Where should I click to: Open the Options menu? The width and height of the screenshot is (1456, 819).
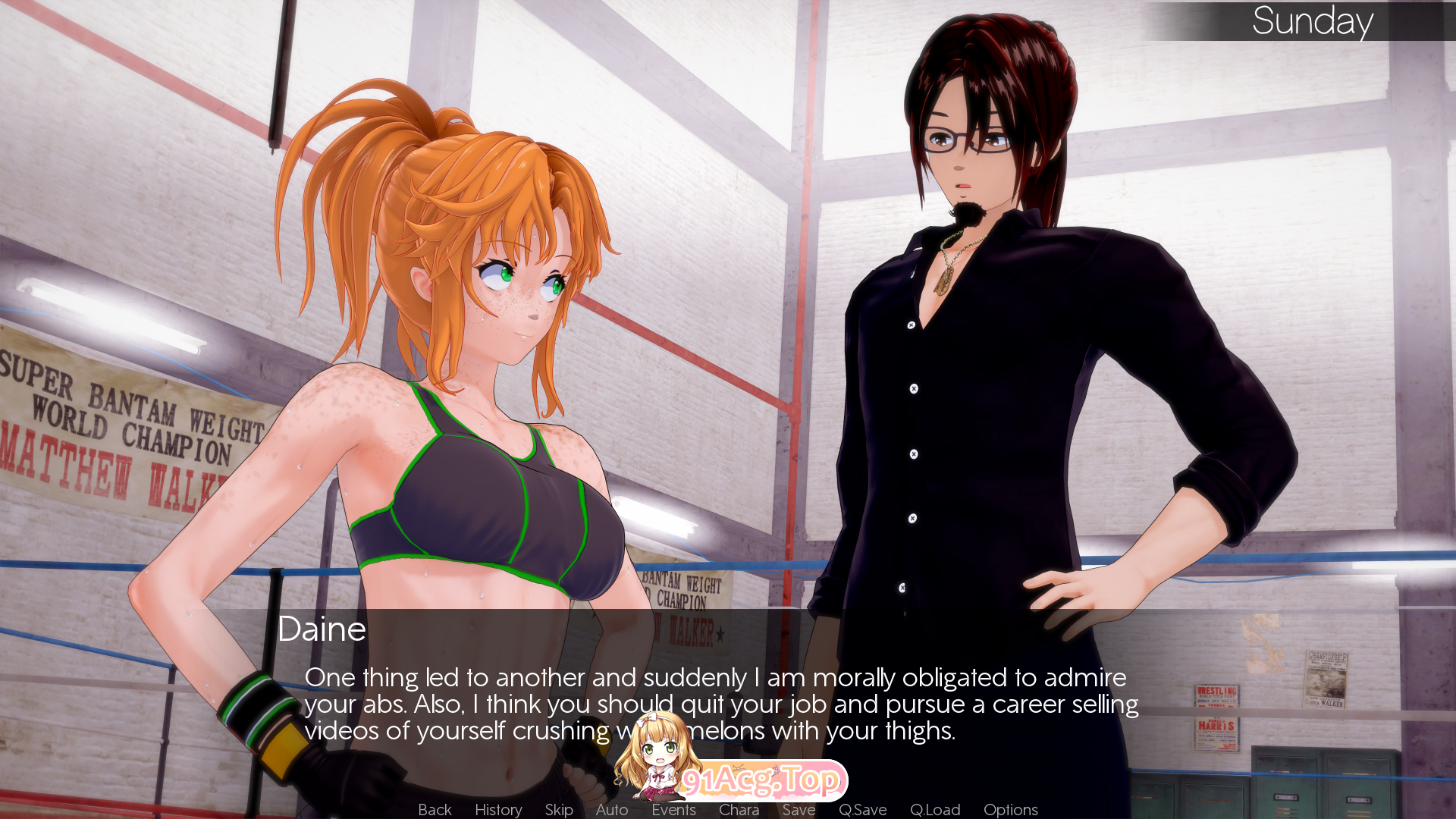point(1010,809)
